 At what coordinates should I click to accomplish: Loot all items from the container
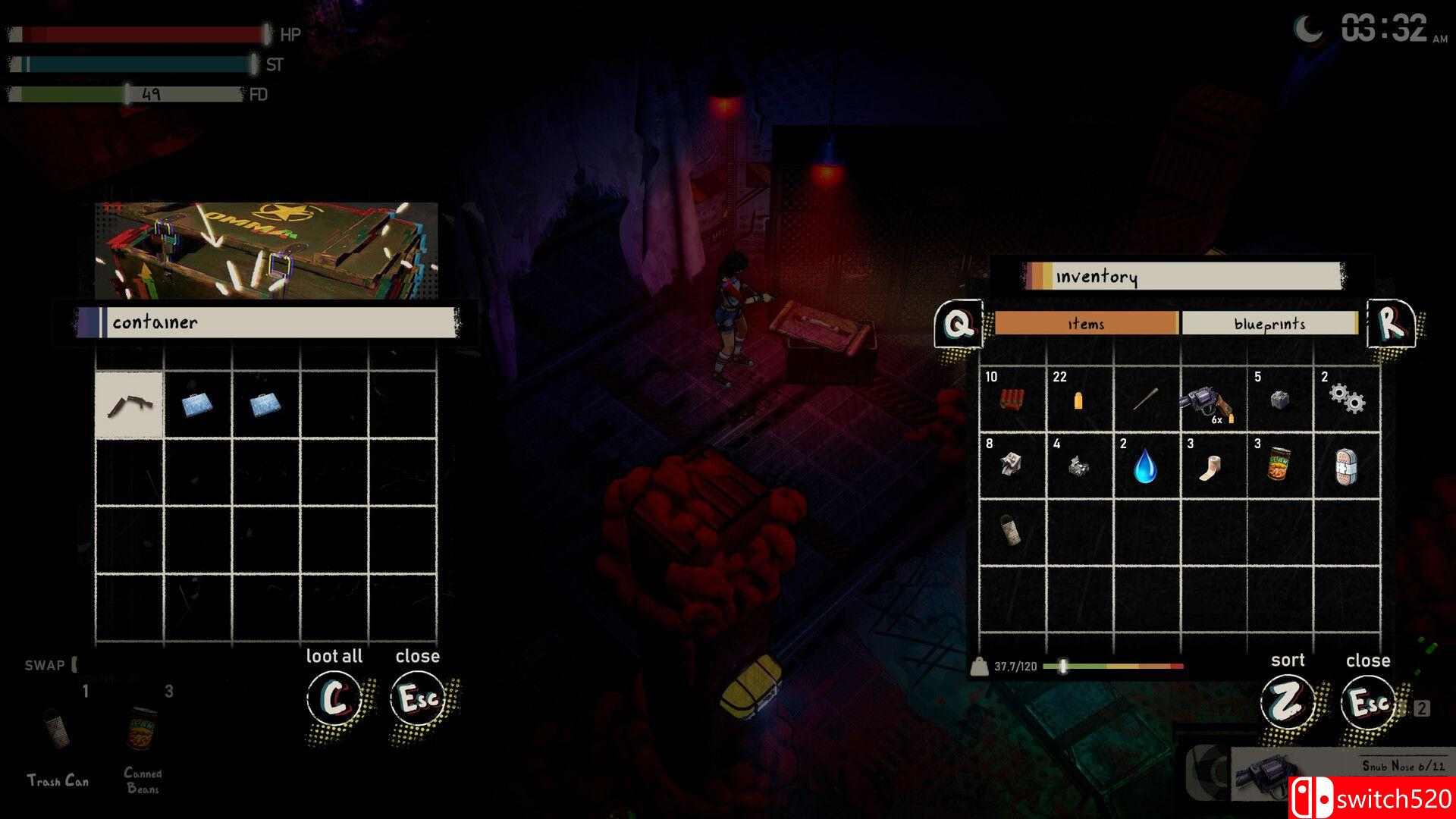pyautogui.click(x=334, y=698)
